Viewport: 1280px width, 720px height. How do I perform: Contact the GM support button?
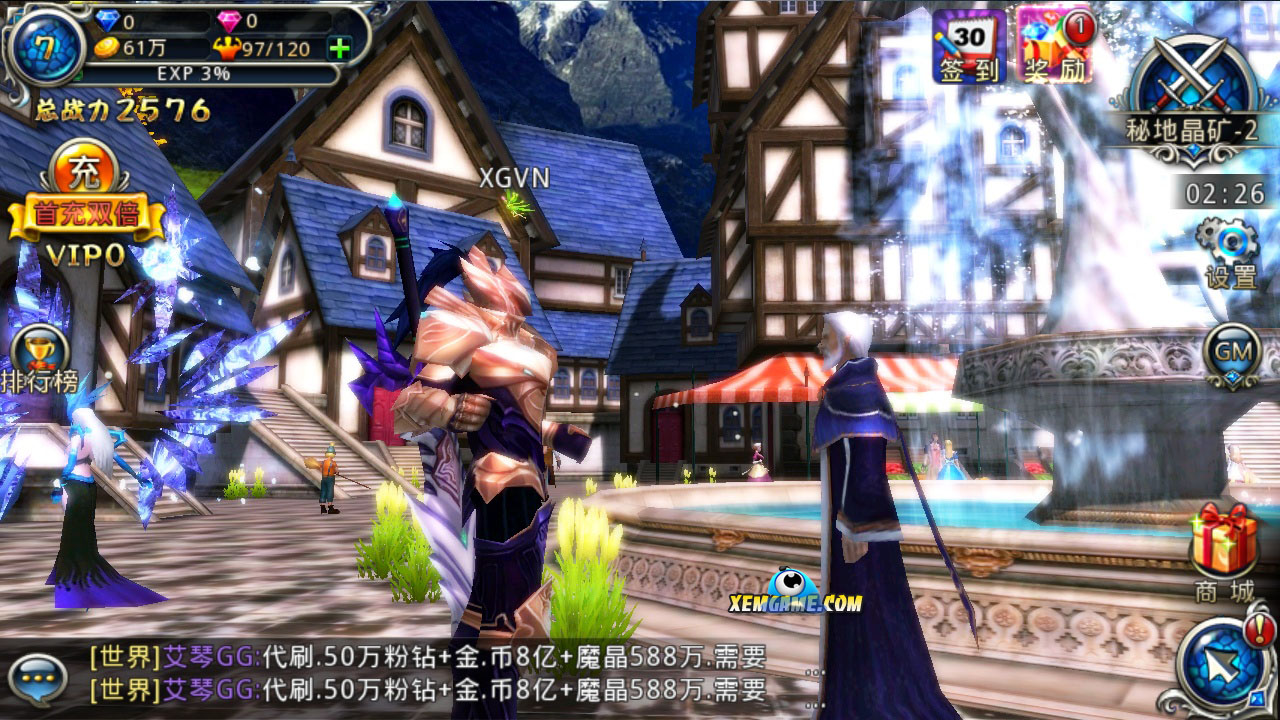pos(1231,354)
